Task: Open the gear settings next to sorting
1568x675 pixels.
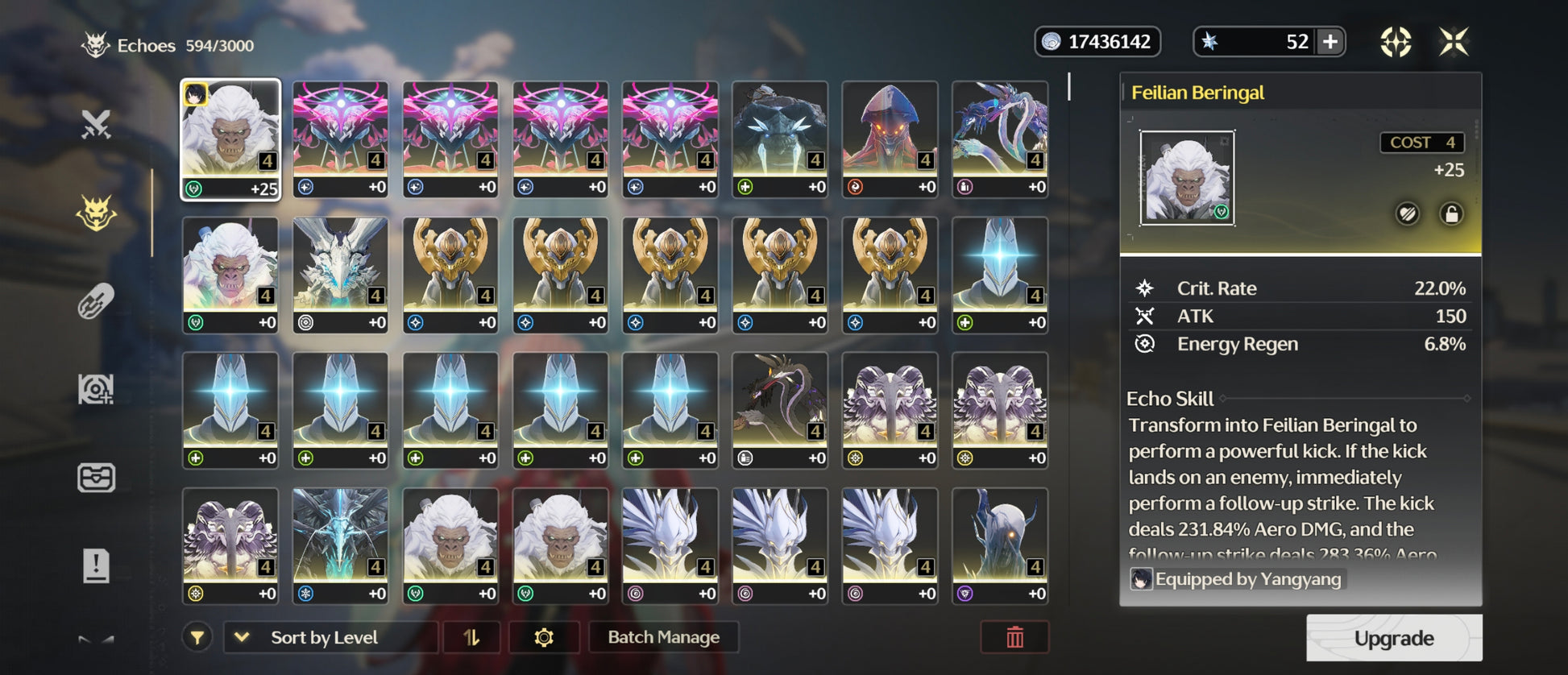Action: pos(544,637)
